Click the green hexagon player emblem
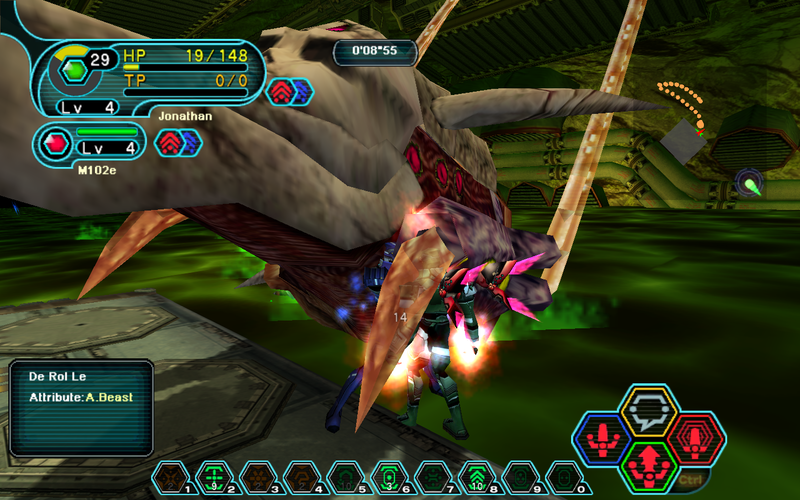 pyautogui.click(x=72, y=70)
